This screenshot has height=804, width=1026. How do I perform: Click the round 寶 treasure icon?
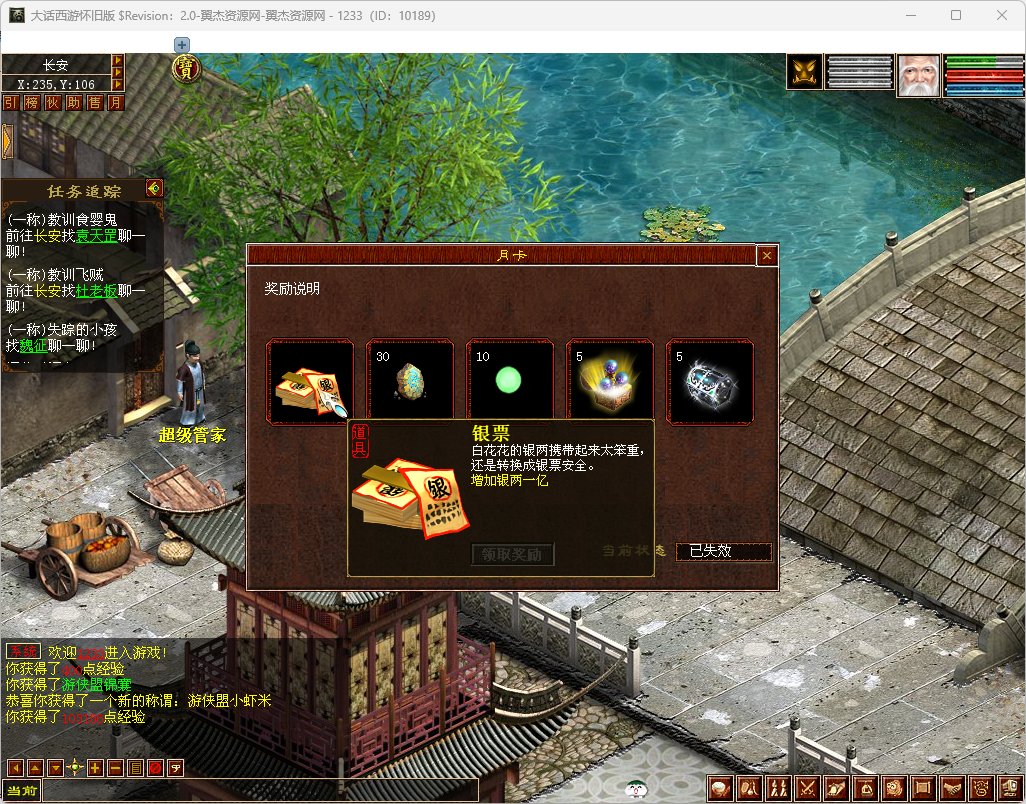[186, 68]
